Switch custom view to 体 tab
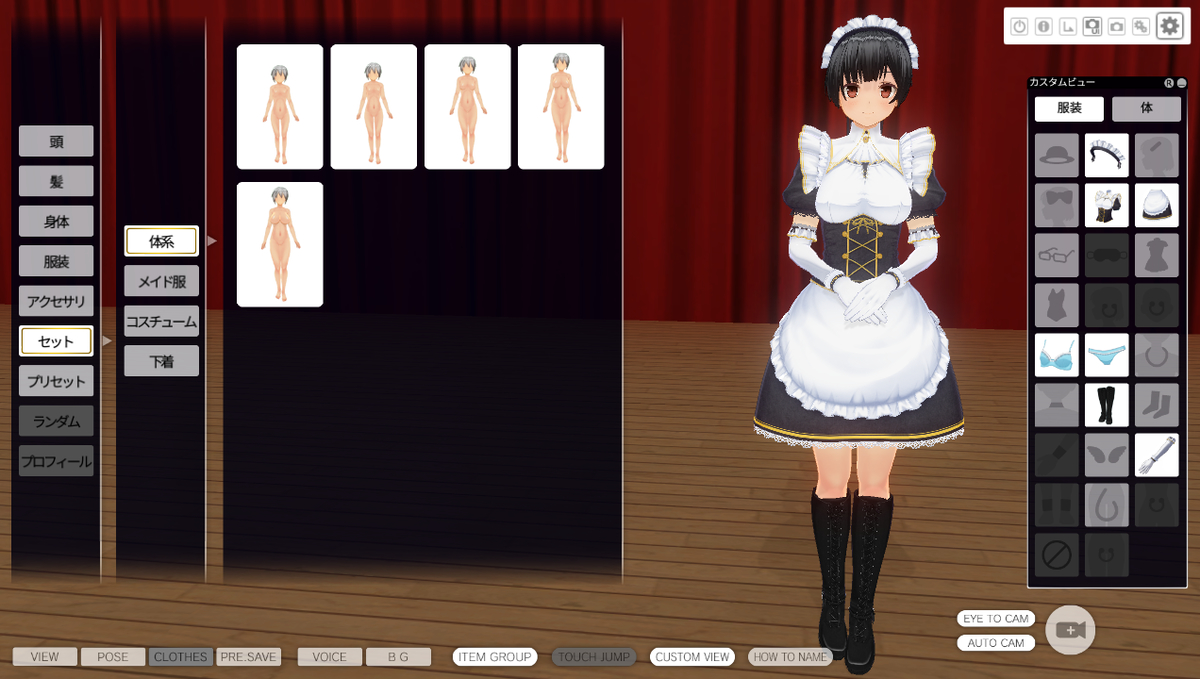Image resolution: width=1200 pixels, height=679 pixels. tap(1146, 108)
